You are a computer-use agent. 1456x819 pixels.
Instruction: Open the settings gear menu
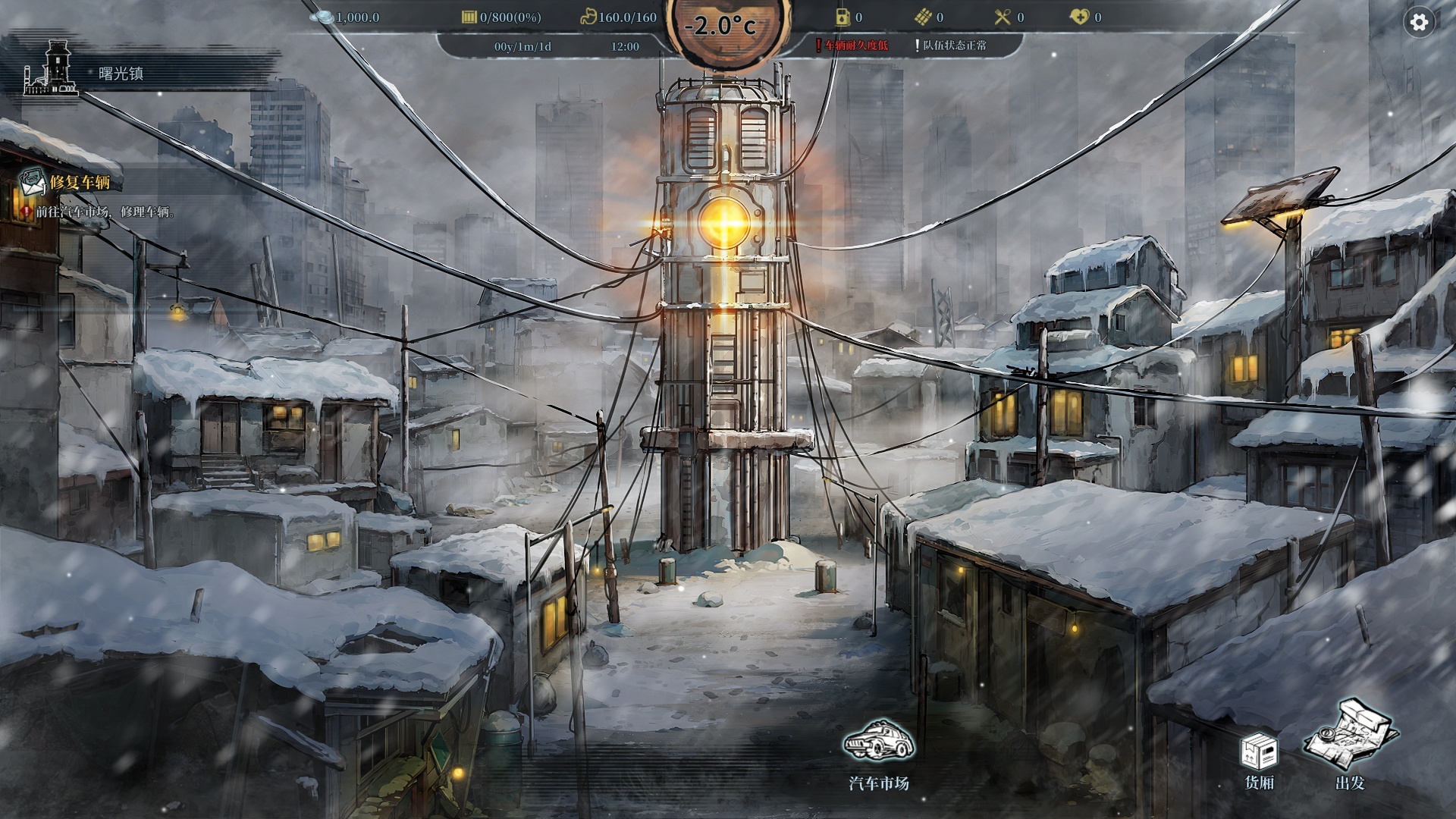[x=1419, y=23]
